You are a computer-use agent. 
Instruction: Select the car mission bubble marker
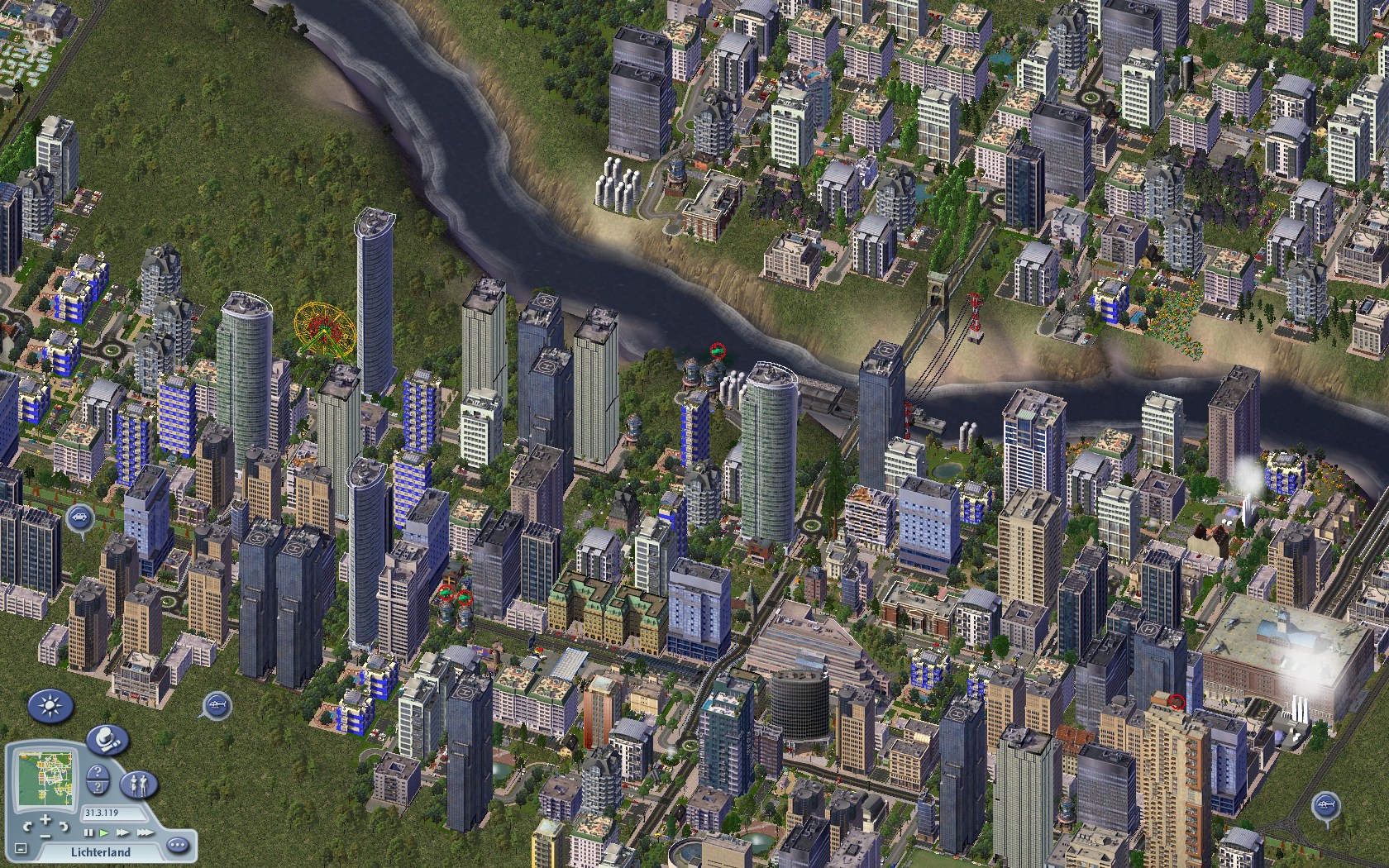click(79, 518)
